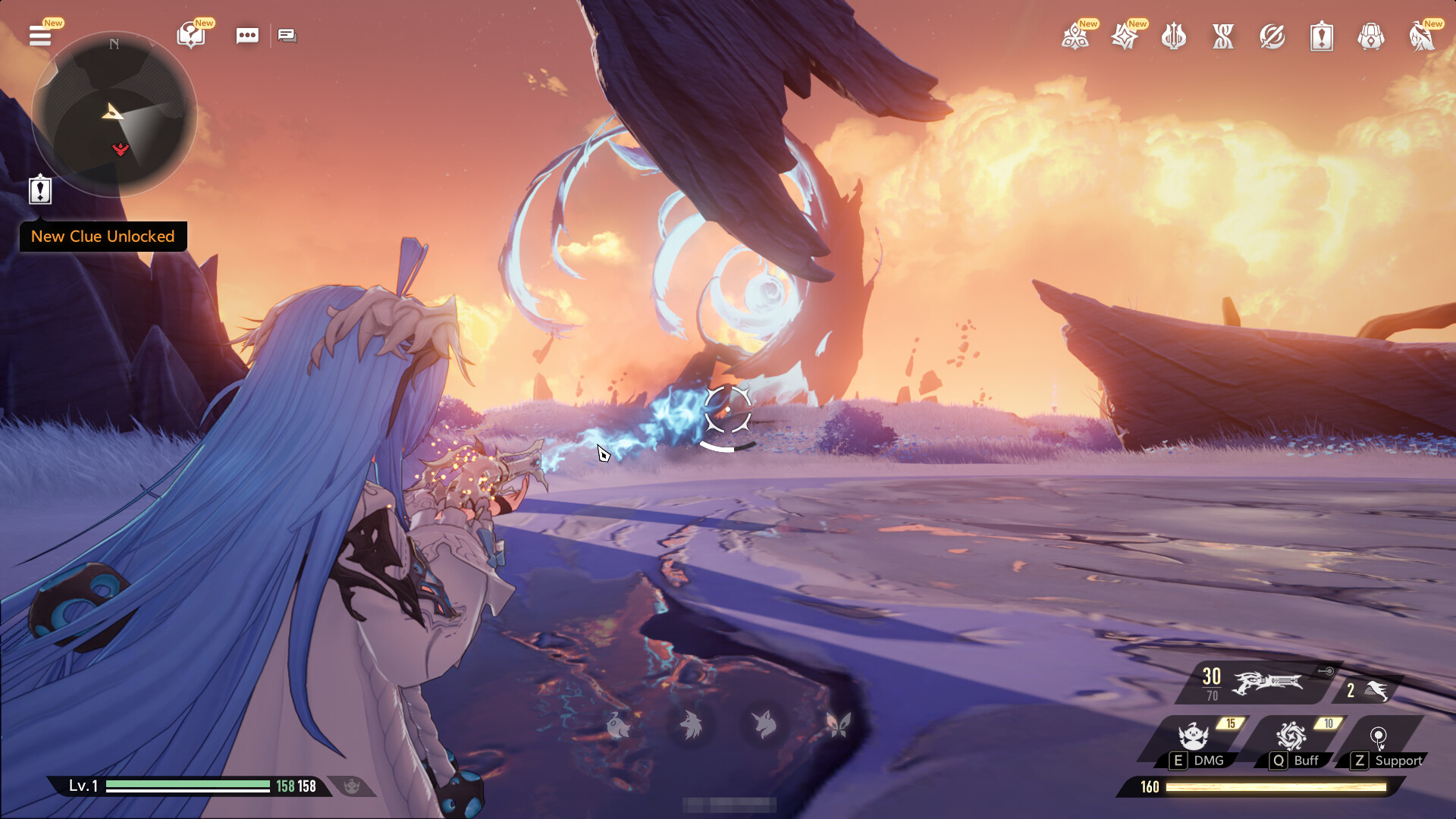Open the speech bubble with three dots
The height and width of the screenshot is (819, 1456).
coord(247,36)
